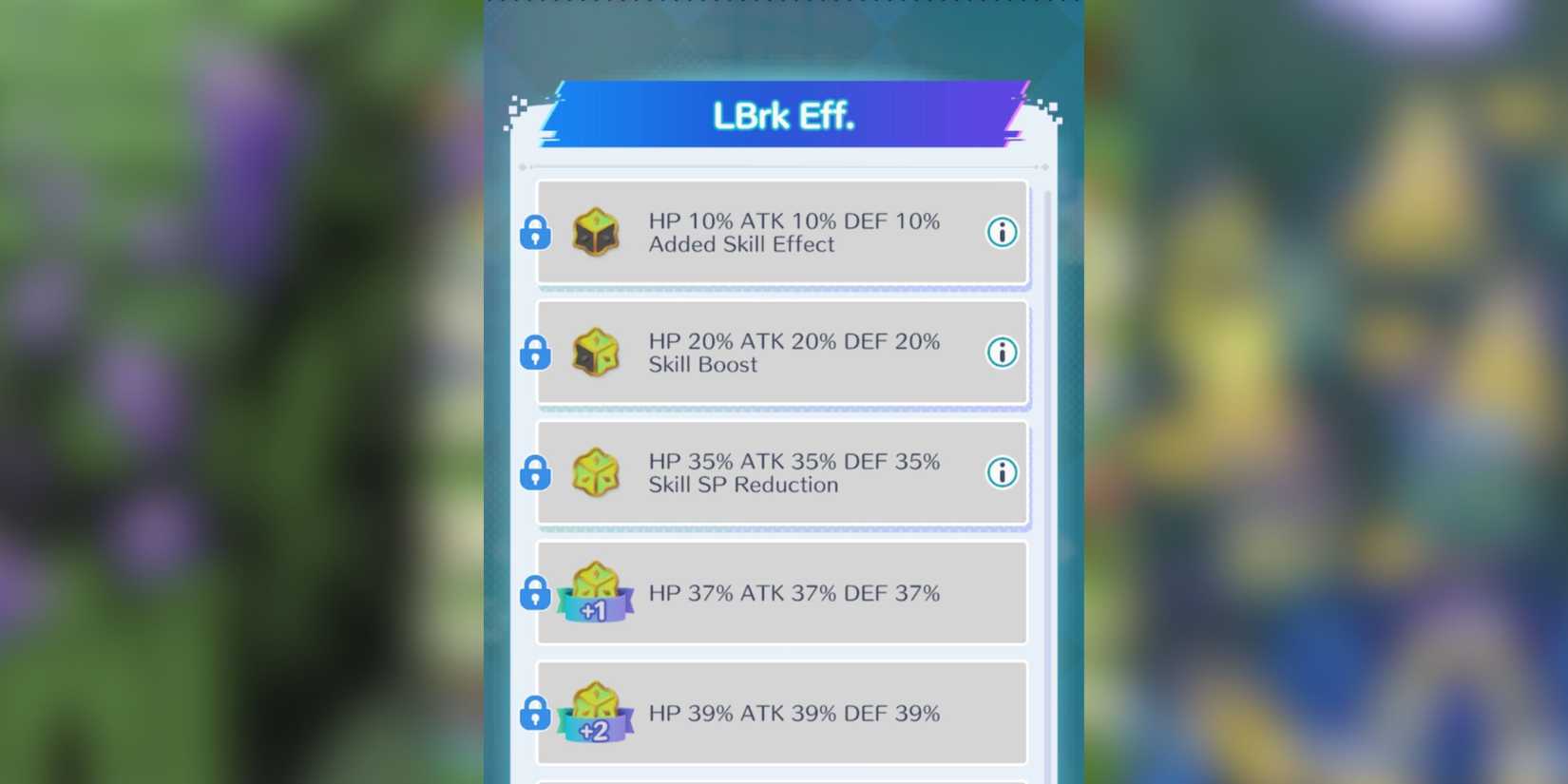1568x784 pixels.
Task: Click the +2 ribbon cube icon
Action: pos(594,714)
